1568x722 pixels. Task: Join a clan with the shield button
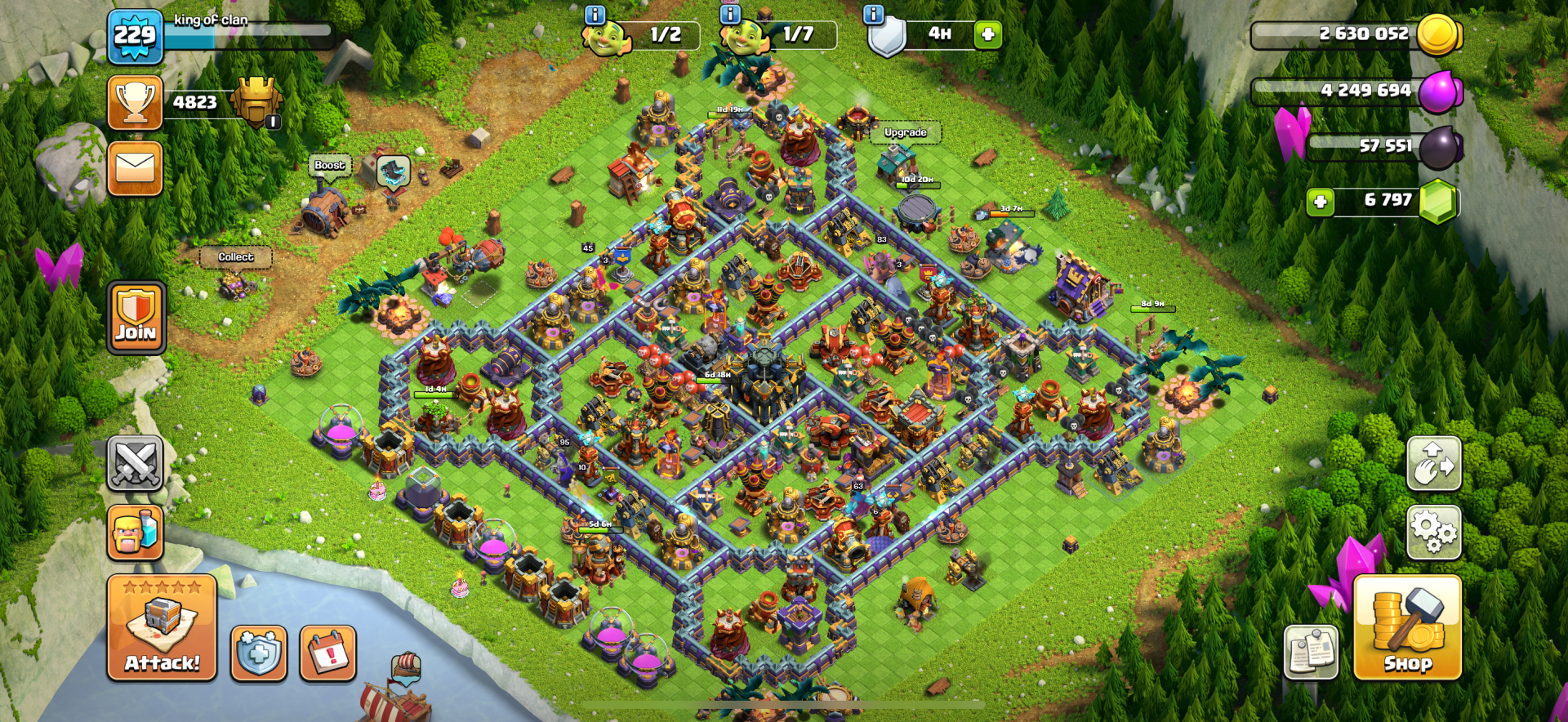[136, 318]
